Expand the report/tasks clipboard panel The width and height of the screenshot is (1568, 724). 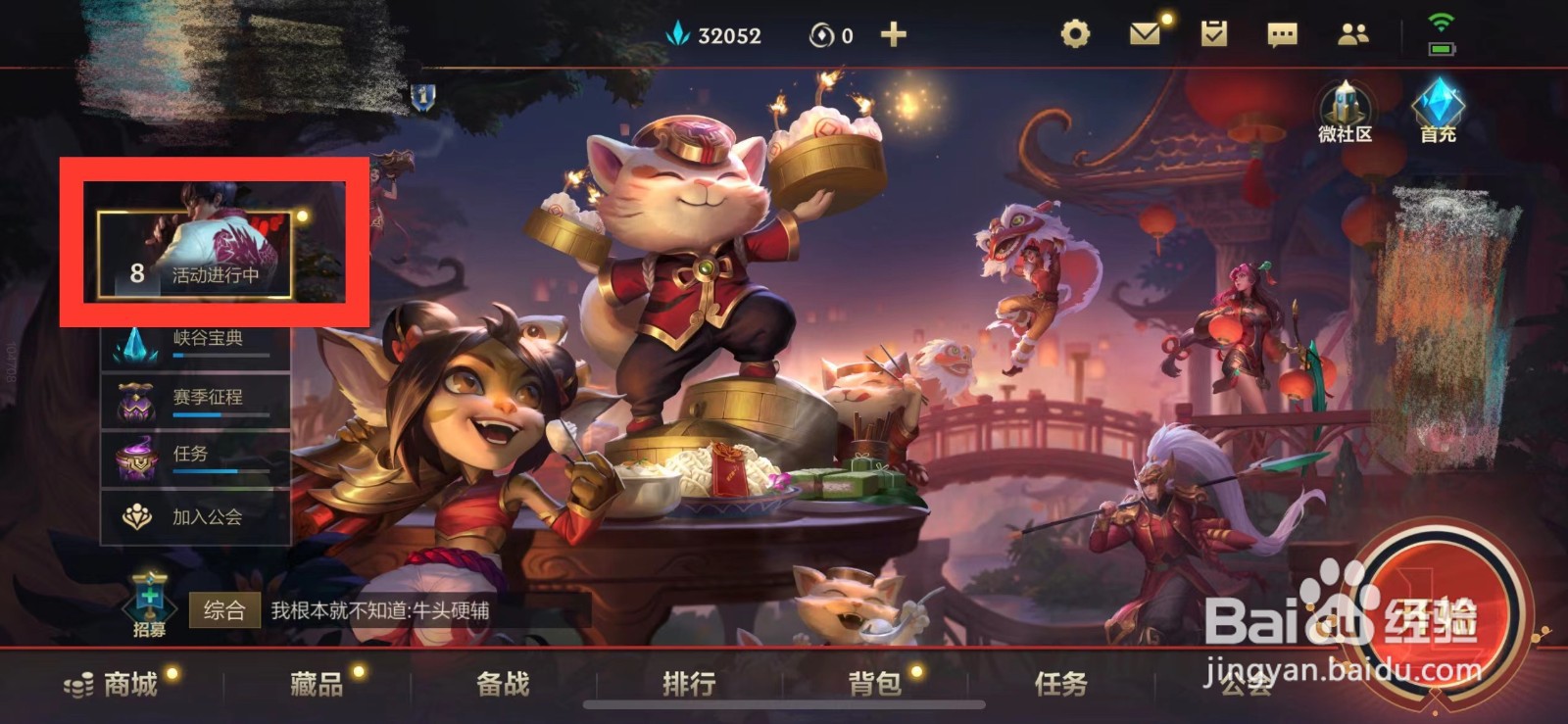pyautogui.click(x=1215, y=33)
